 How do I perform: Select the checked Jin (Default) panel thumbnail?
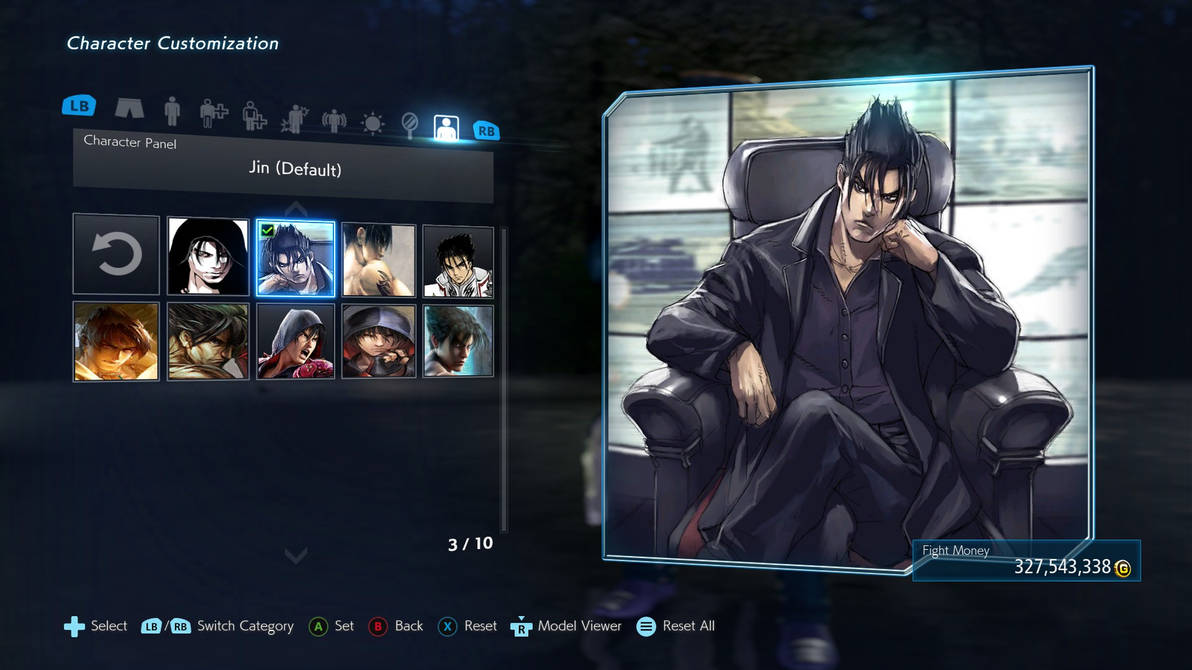[295, 259]
